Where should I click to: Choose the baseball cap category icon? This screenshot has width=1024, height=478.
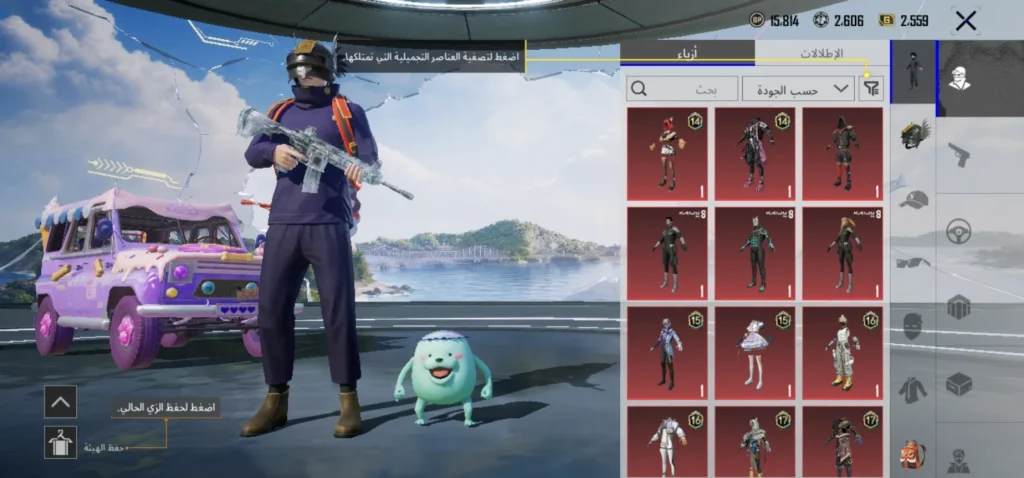click(913, 199)
